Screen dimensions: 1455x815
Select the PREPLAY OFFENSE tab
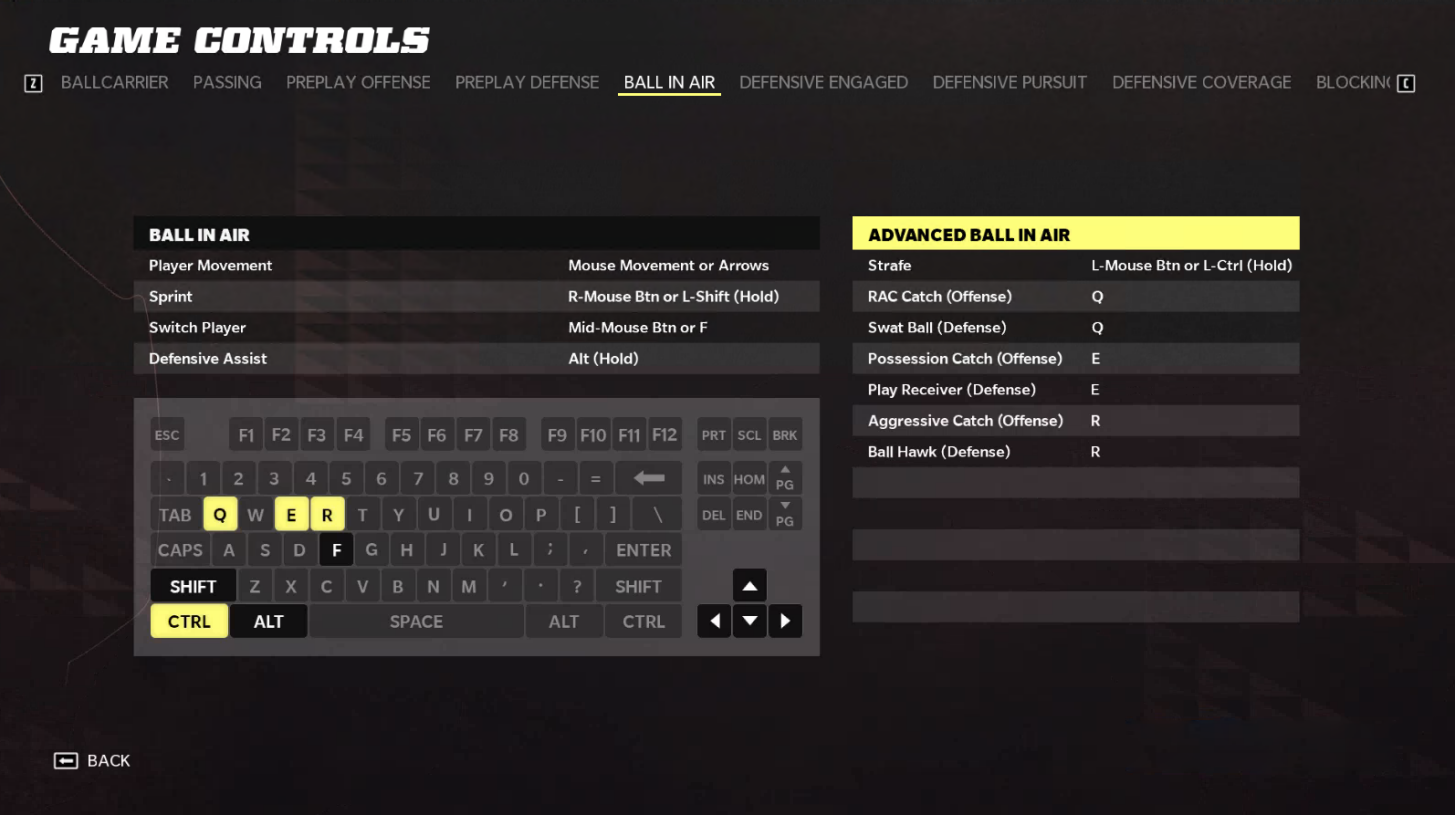click(x=358, y=82)
